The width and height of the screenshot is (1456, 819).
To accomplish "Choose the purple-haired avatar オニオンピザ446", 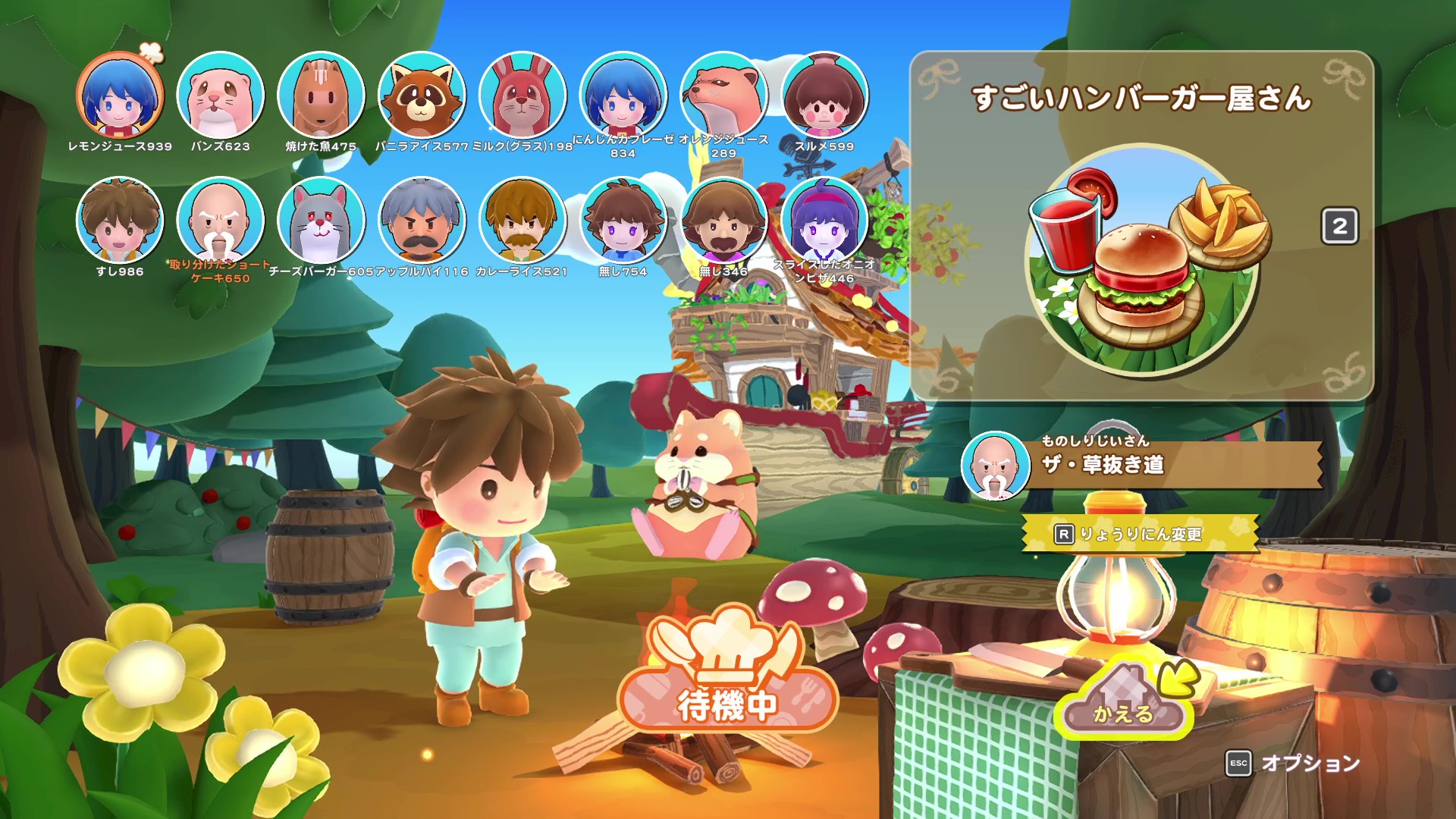I will click(824, 221).
